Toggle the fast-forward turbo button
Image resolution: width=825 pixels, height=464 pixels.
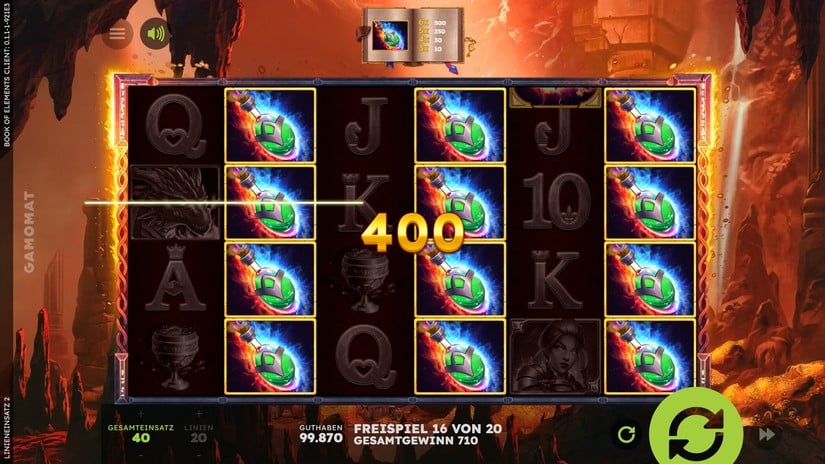[x=768, y=434]
